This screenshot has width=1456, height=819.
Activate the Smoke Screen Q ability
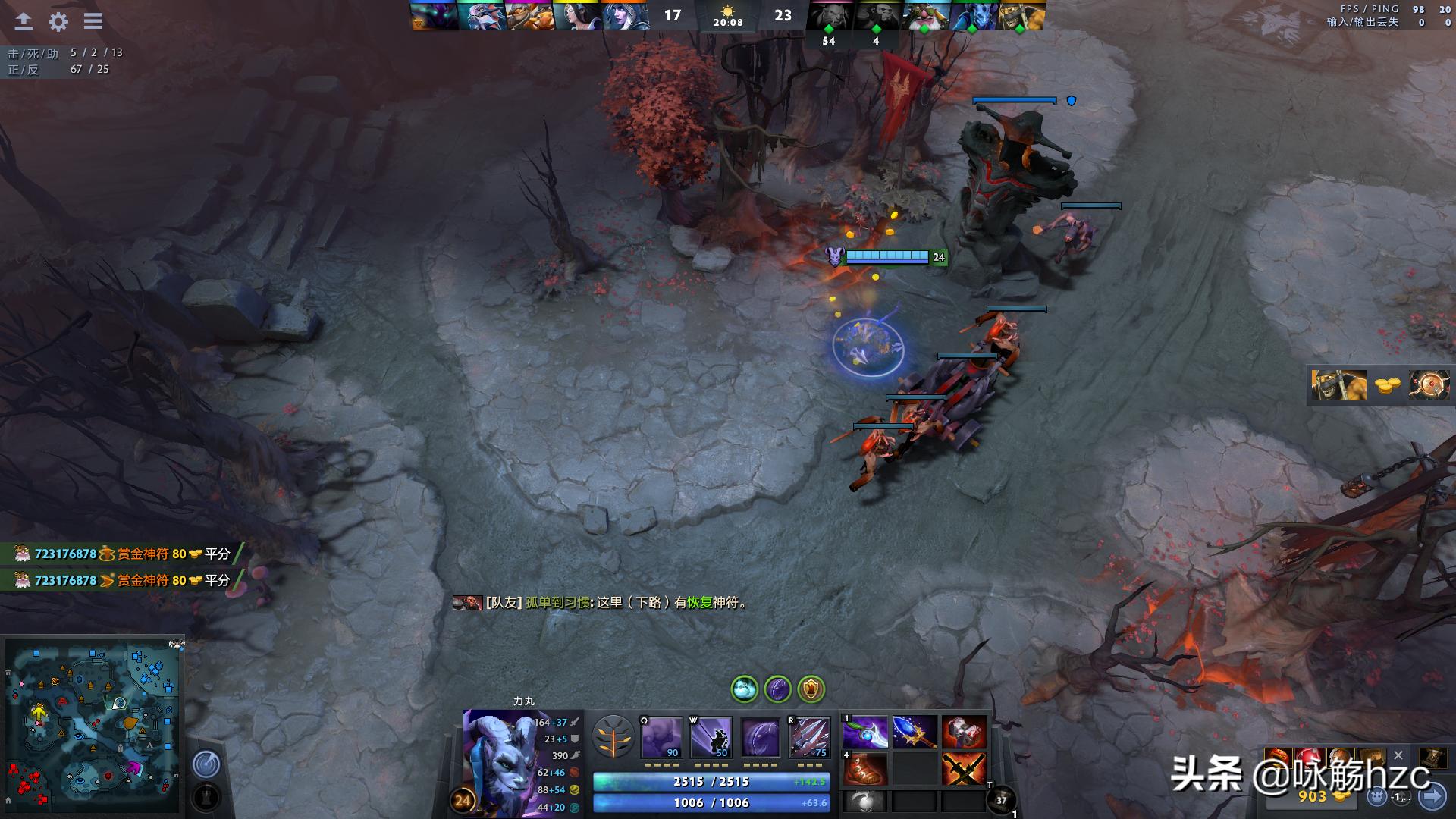click(x=661, y=737)
